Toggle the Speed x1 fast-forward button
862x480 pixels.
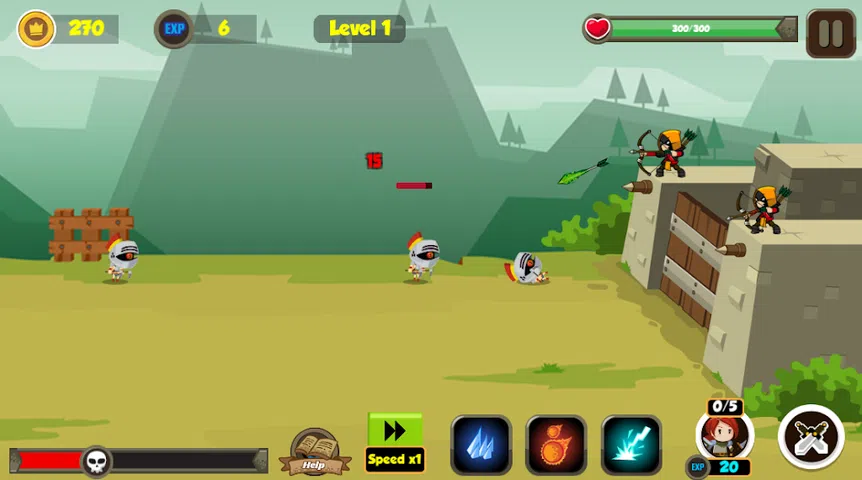[395, 442]
